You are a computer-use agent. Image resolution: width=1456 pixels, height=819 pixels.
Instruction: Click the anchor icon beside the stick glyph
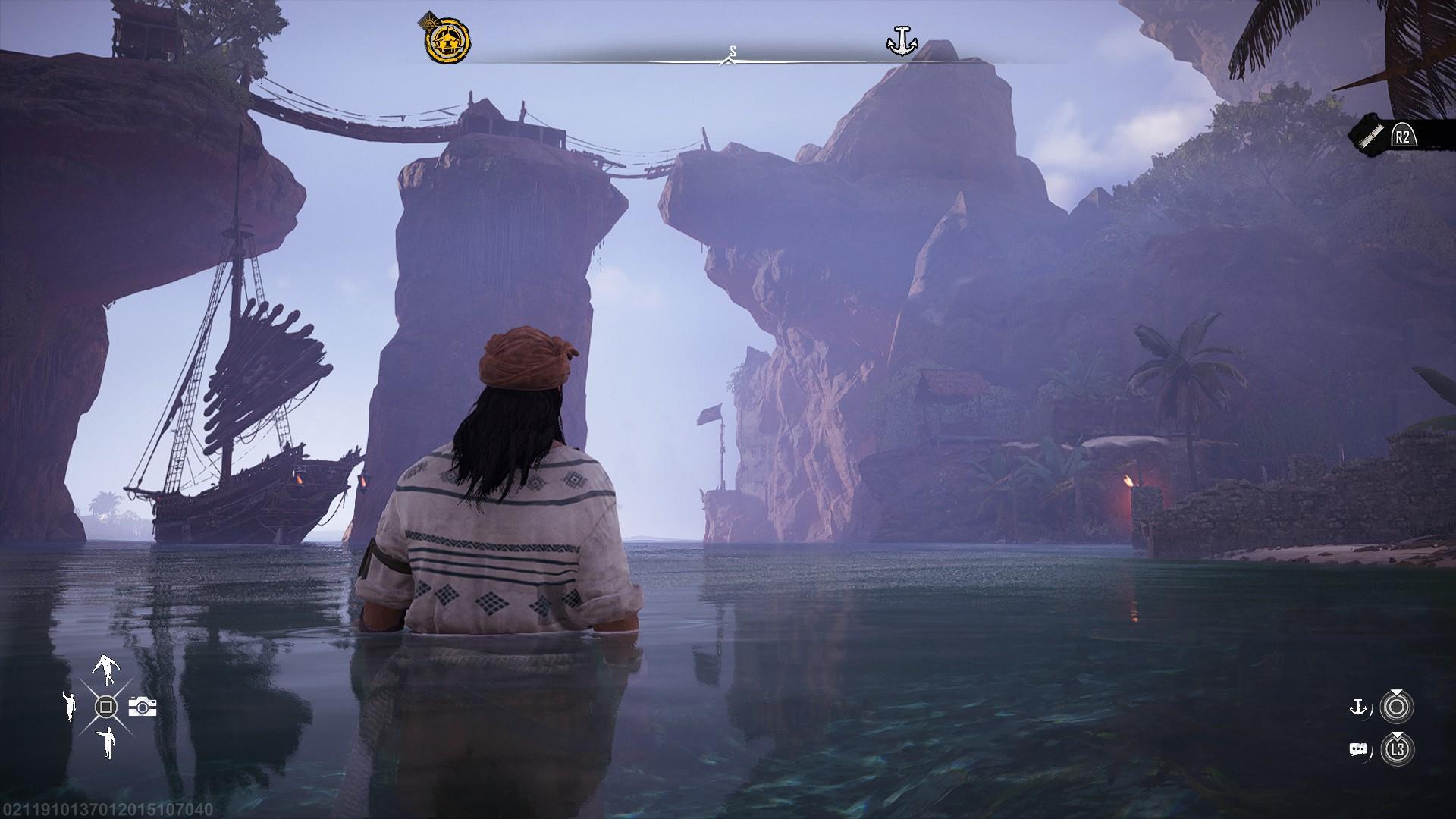point(1357,708)
